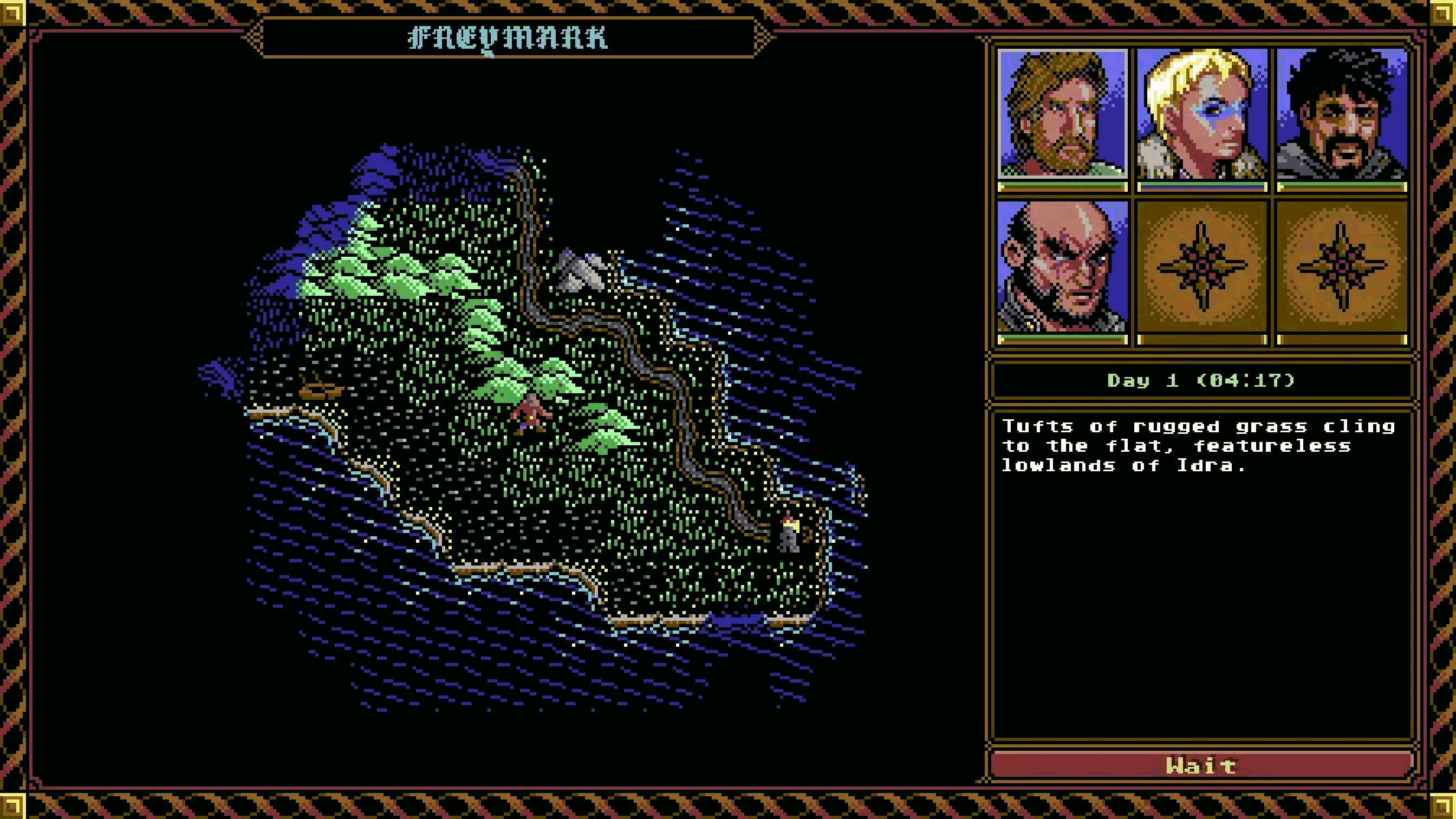The width and height of the screenshot is (1456, 819).
Task: Select the bald scarred warrior portrait
Action: [x=1062, y=267]
